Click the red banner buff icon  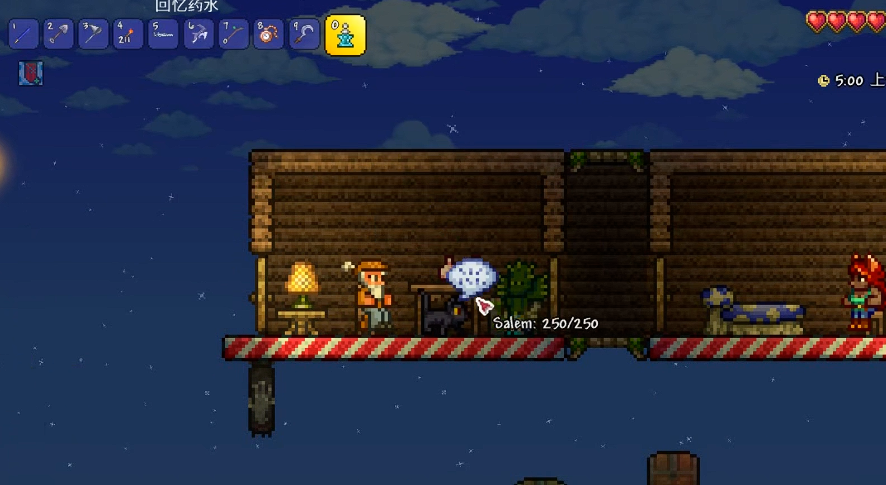coord(31,73)
